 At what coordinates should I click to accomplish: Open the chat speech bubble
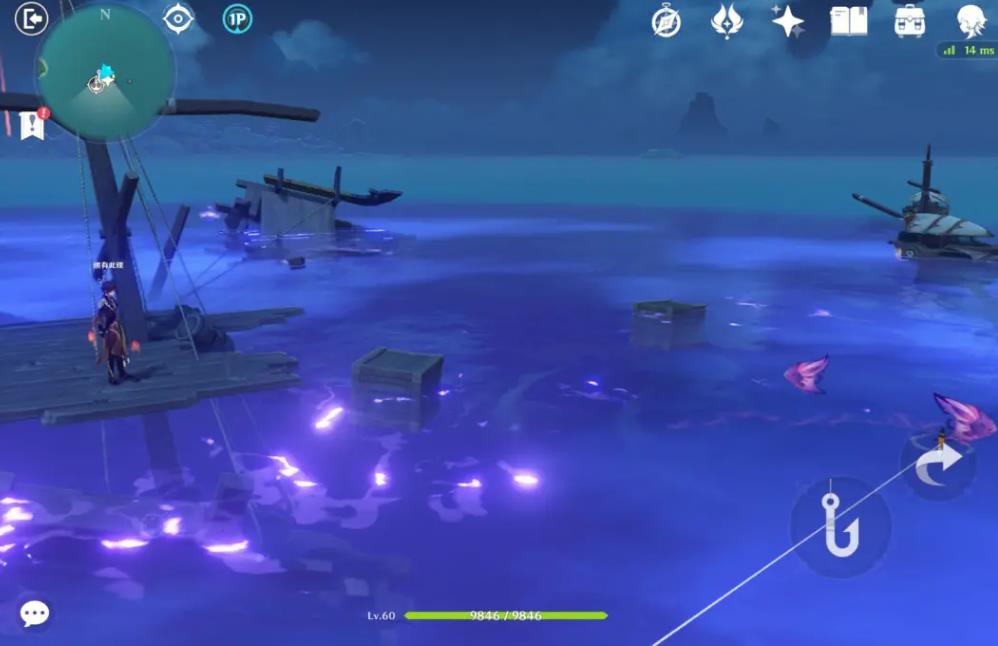click(x=35, y=613)
